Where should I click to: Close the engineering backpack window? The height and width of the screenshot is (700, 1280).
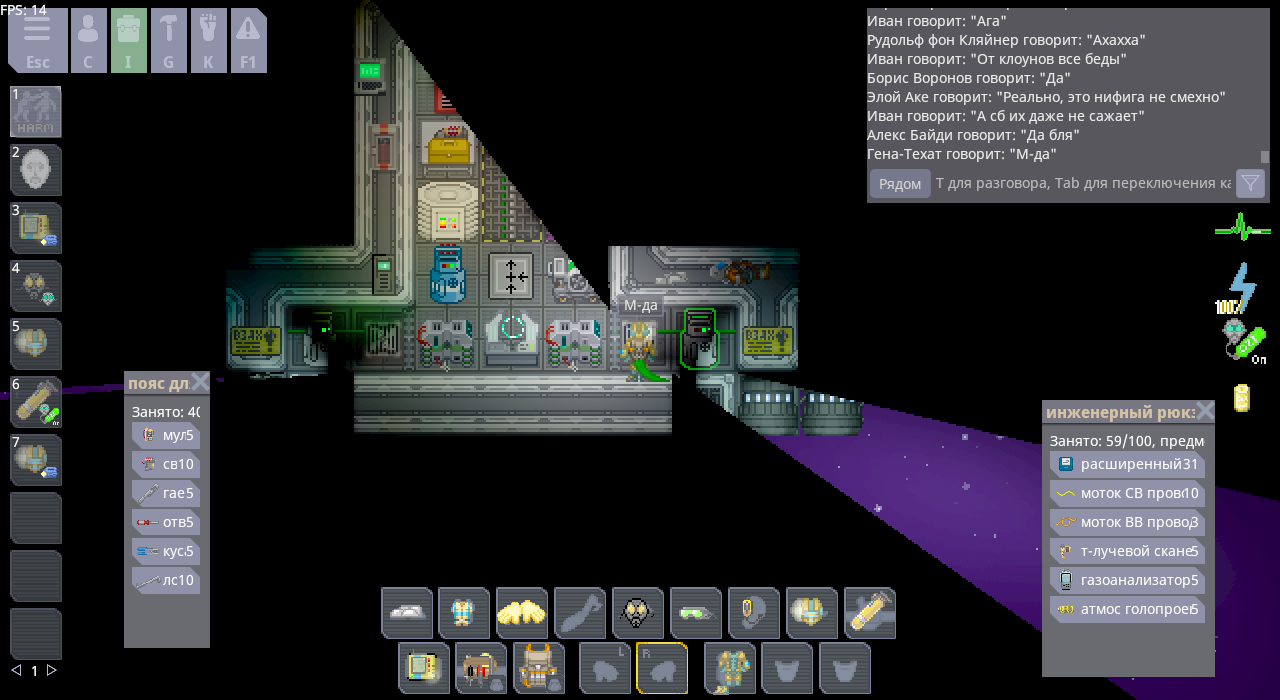click(1205, 411)
